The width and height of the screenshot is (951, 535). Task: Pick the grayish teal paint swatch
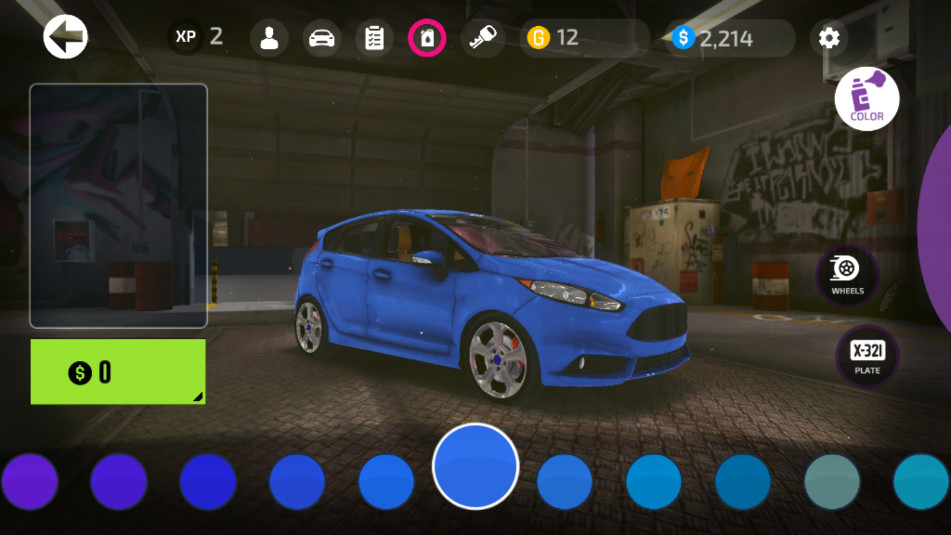point(832,481)
